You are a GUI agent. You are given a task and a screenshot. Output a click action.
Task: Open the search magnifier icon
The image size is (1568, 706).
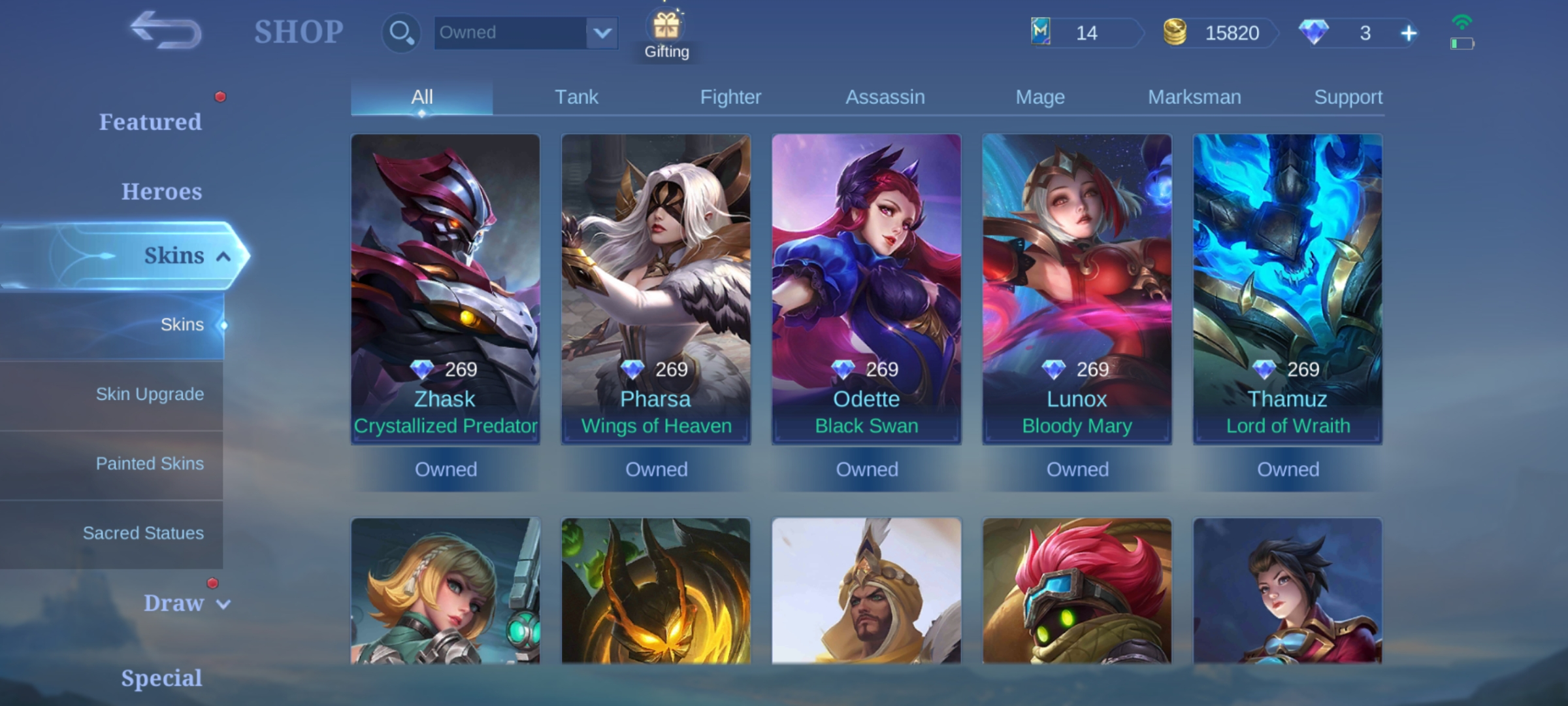click(400, 33)
